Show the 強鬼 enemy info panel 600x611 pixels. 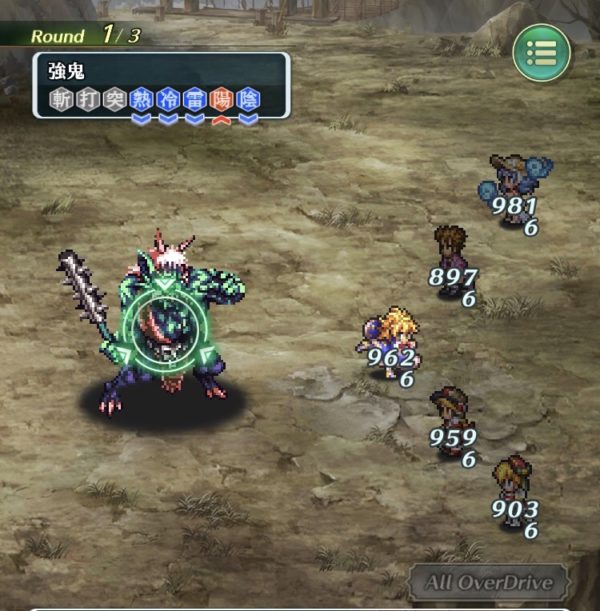point(161,86)
